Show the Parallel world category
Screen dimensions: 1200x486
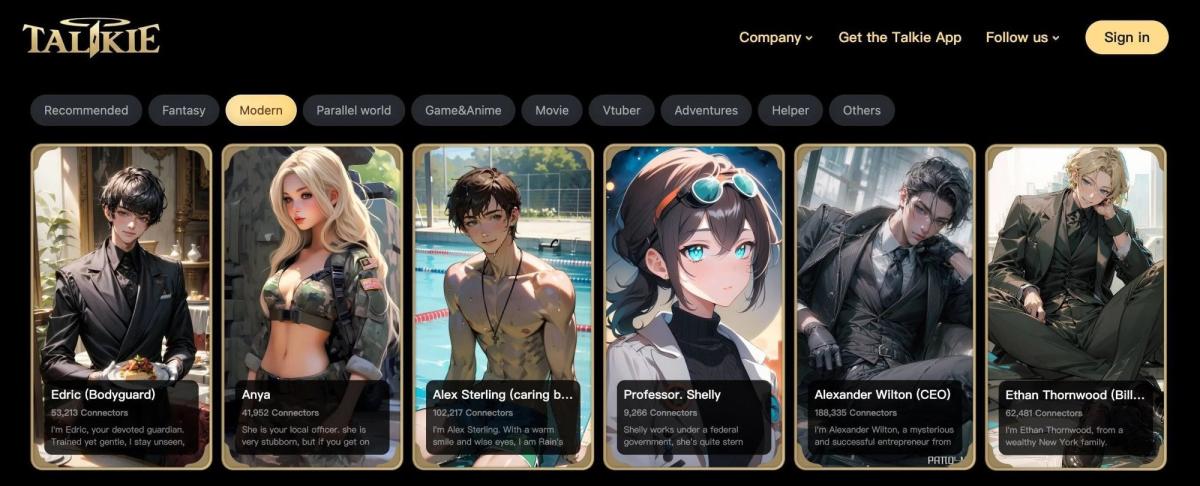point(353,110)
